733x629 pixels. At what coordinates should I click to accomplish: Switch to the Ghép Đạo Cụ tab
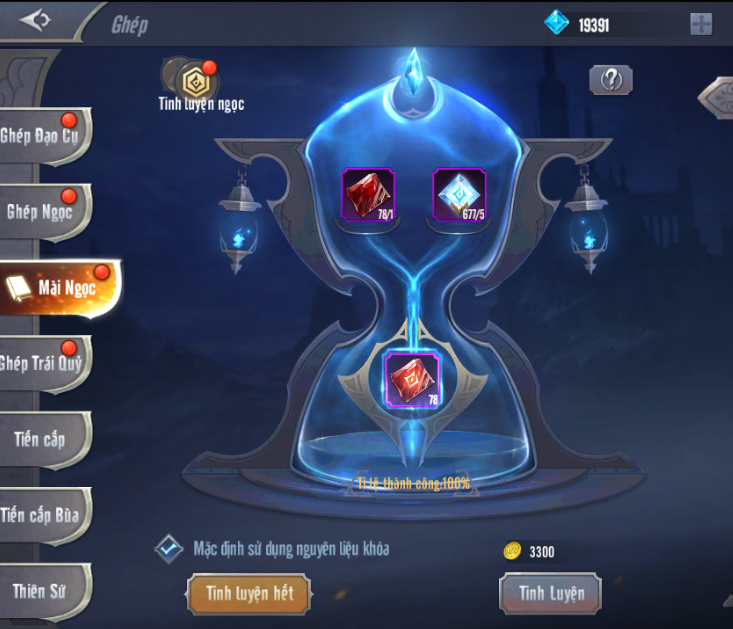tap(46, 135)
